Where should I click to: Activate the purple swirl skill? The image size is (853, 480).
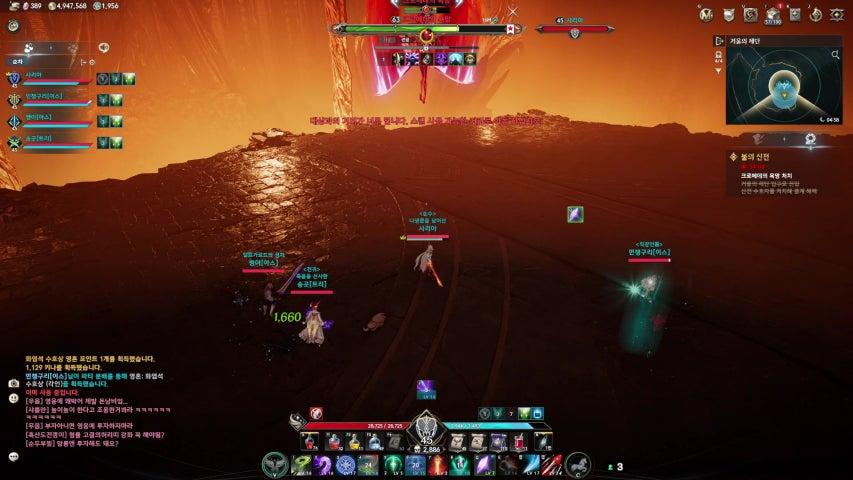324,464
